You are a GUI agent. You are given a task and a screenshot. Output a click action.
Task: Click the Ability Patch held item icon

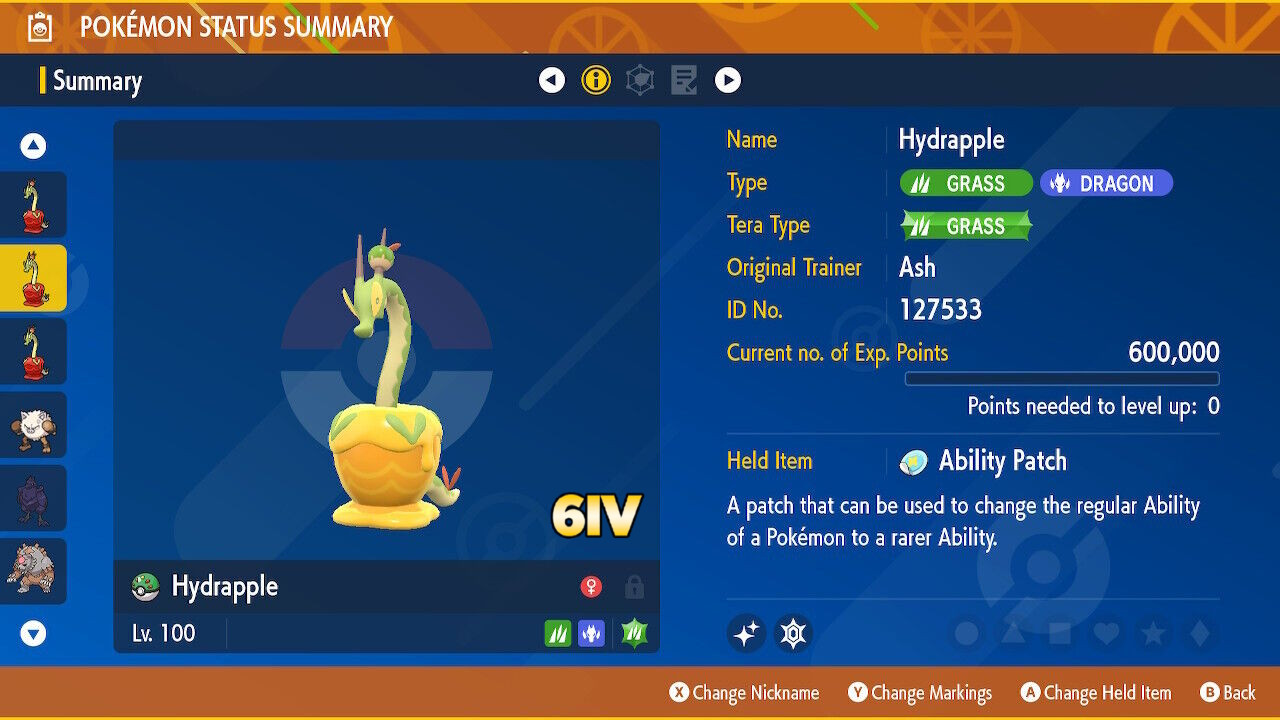pyautogui.click(x=914, y=461)
